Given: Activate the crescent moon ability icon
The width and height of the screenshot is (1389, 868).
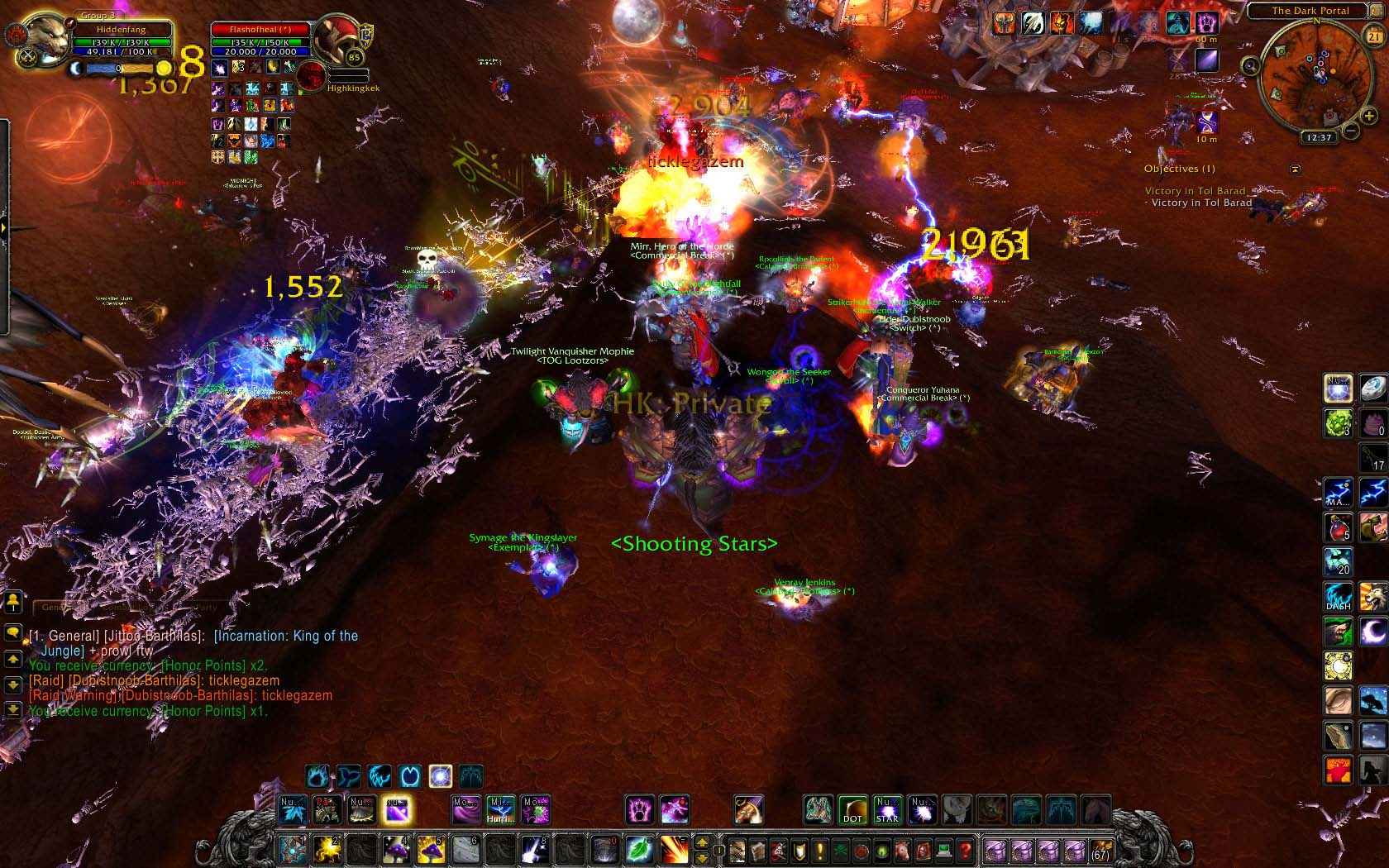Looking at the screenshot, I should click(1373, 632).
